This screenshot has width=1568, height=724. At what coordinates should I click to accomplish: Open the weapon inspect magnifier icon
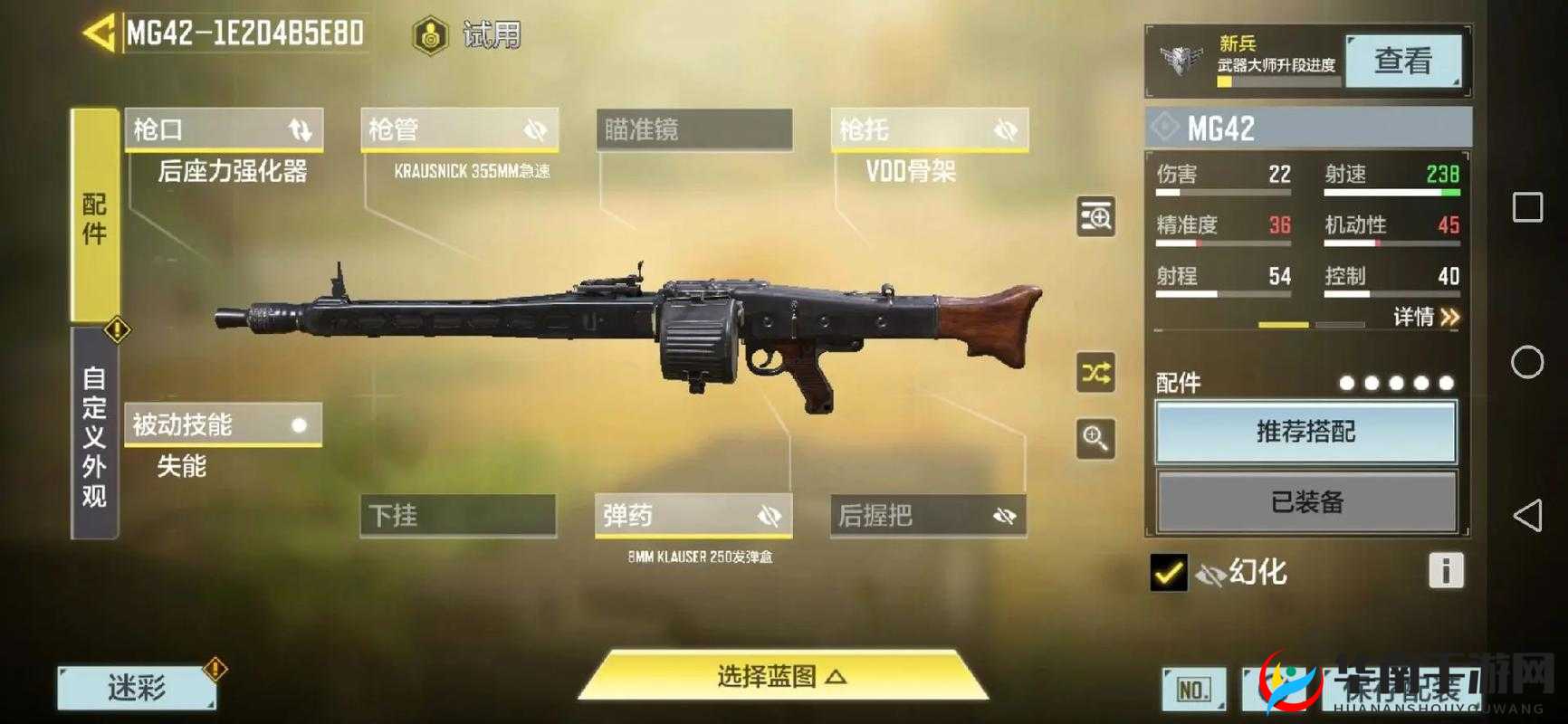(x=1095, y=217)
